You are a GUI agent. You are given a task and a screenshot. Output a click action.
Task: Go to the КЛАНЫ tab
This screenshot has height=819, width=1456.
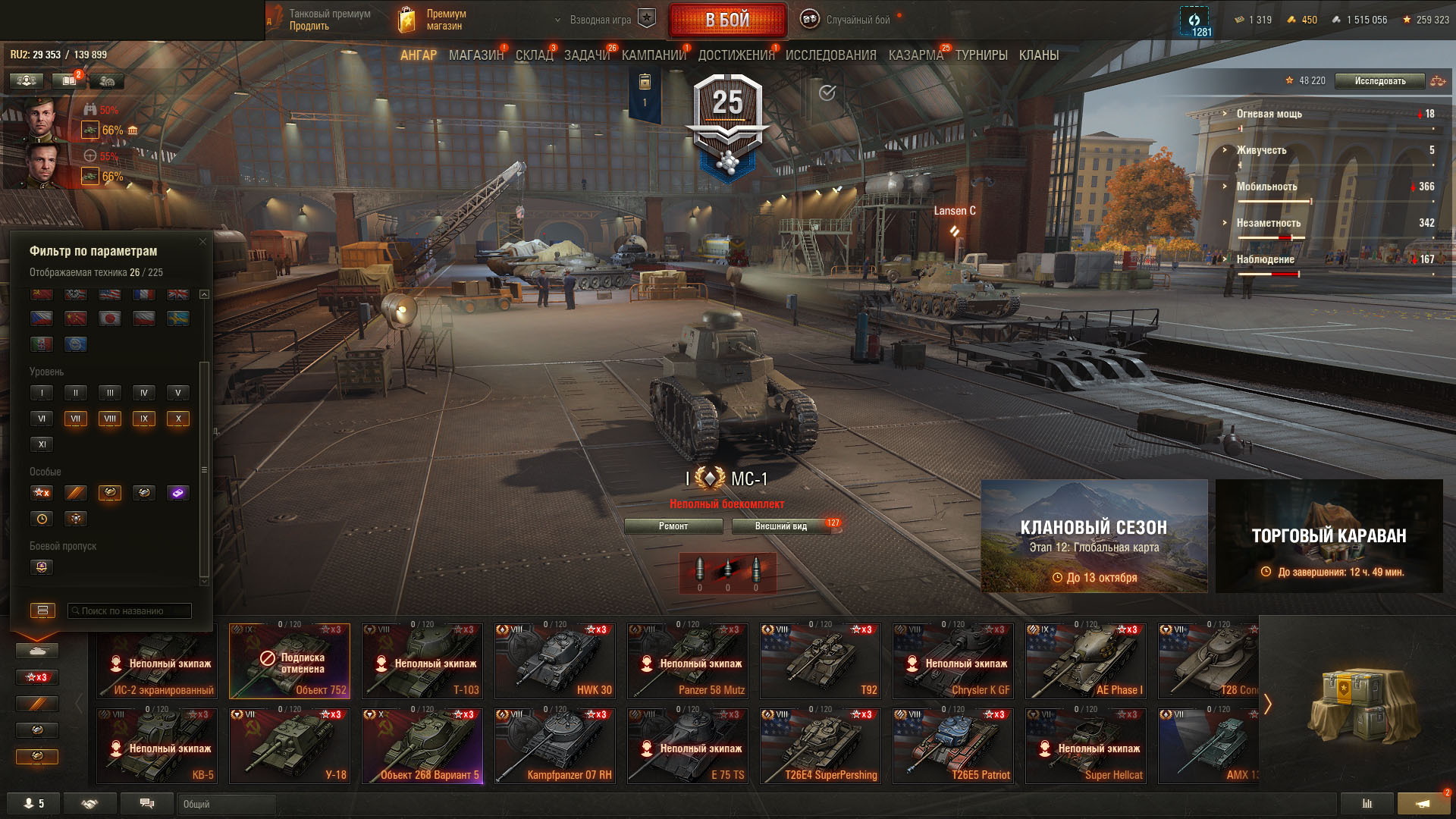1038,55
